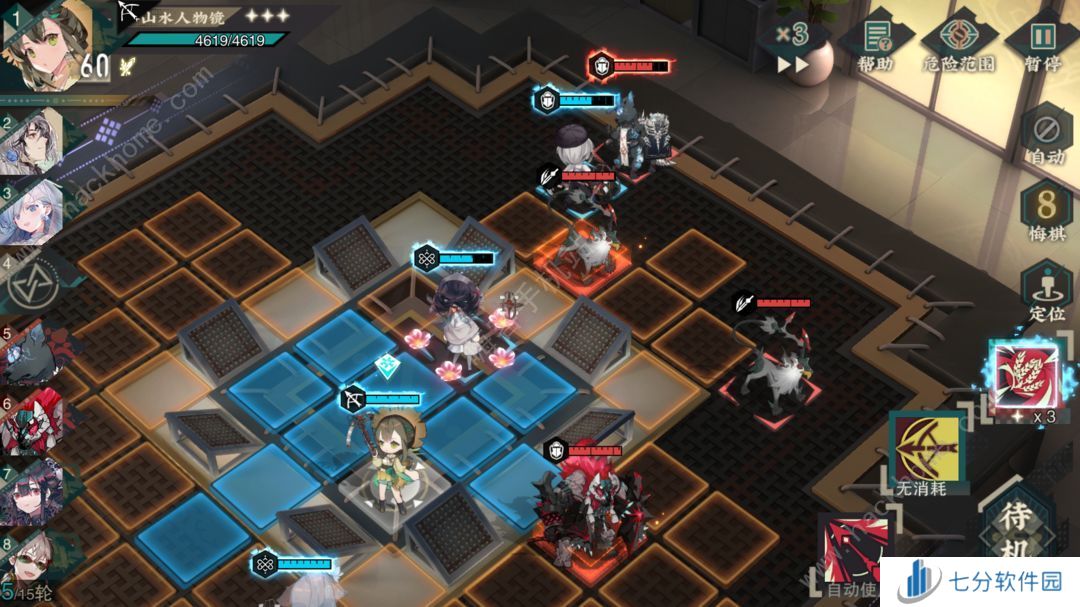Toggle the x3 battle speed button
The image size is (1080, 607).
pos(792,45)
